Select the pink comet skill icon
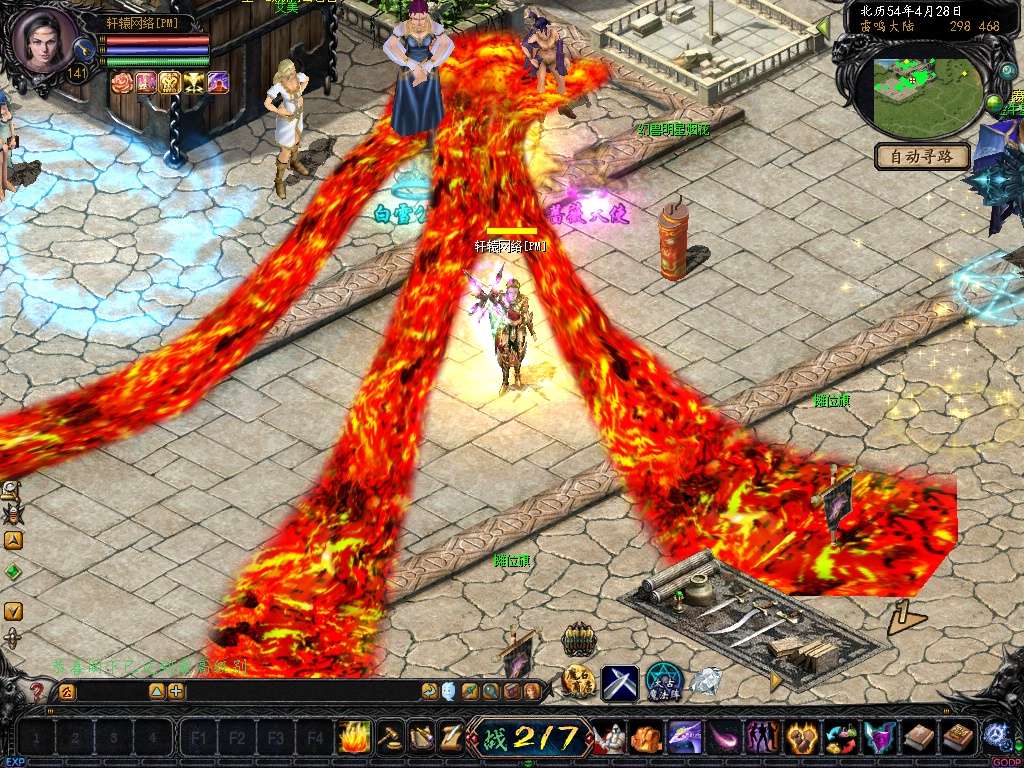Image resolution: width=1024 pixels, height=768 pixels. [724, 738]
